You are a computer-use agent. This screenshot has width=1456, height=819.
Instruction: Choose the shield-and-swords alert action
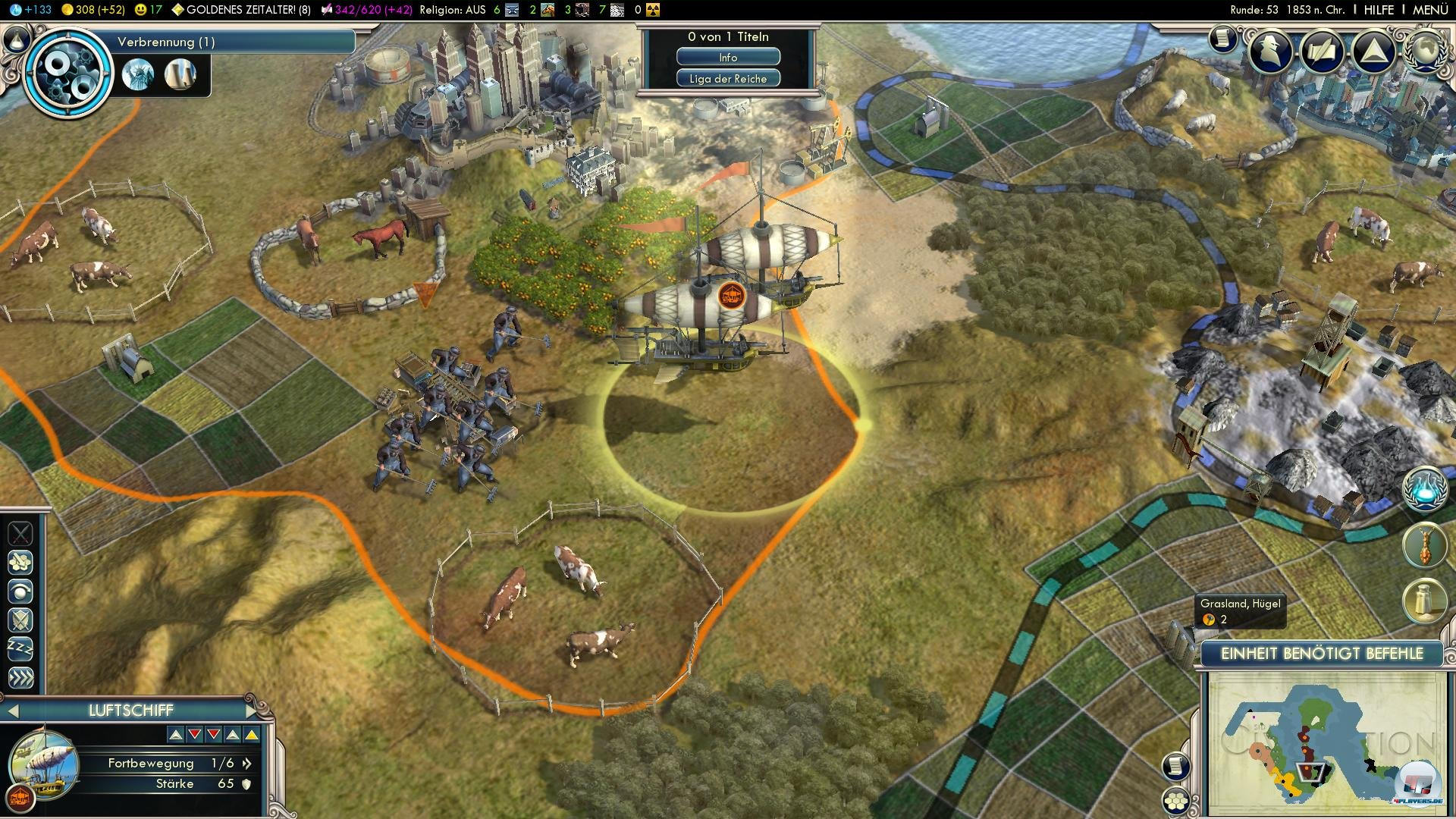click(20, 620)
